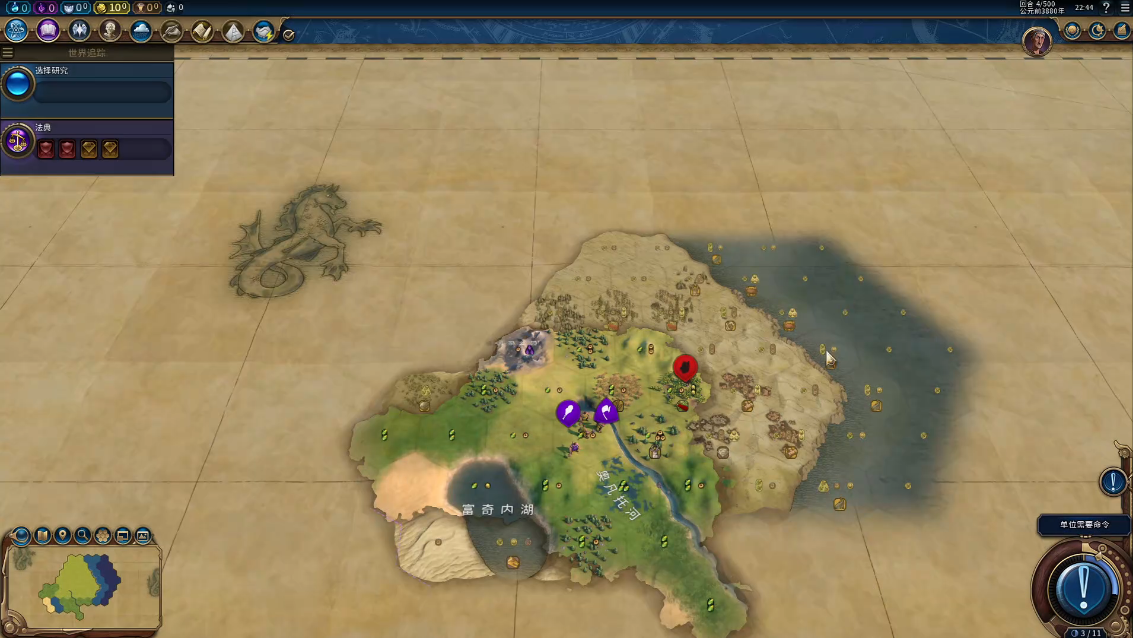Open the world rankings laurel icon
This screenshot has height=638, width=1133.
pos(1073,31)
